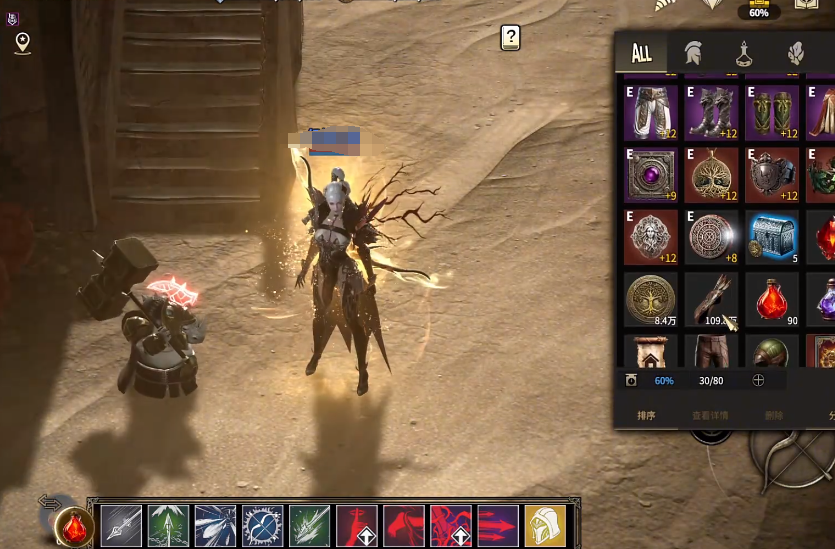Select the equipped green bracers slot

(772, 112)
